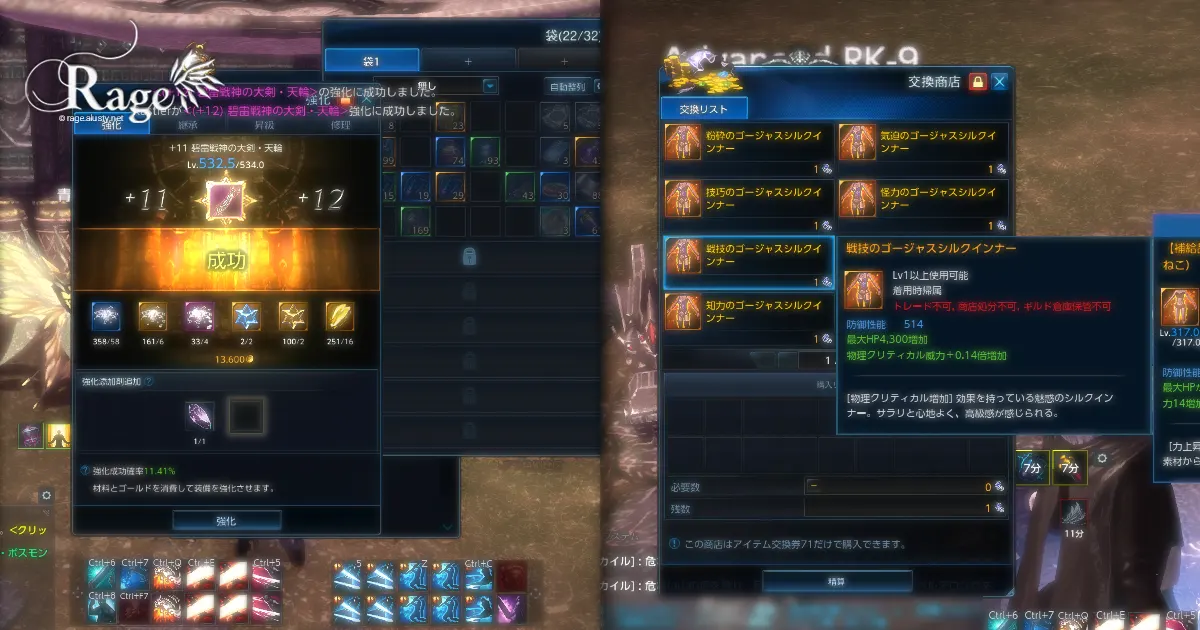Select the purple crystal enhancement additive slot
Screen dimensions: 1200x630
[200, 416]
